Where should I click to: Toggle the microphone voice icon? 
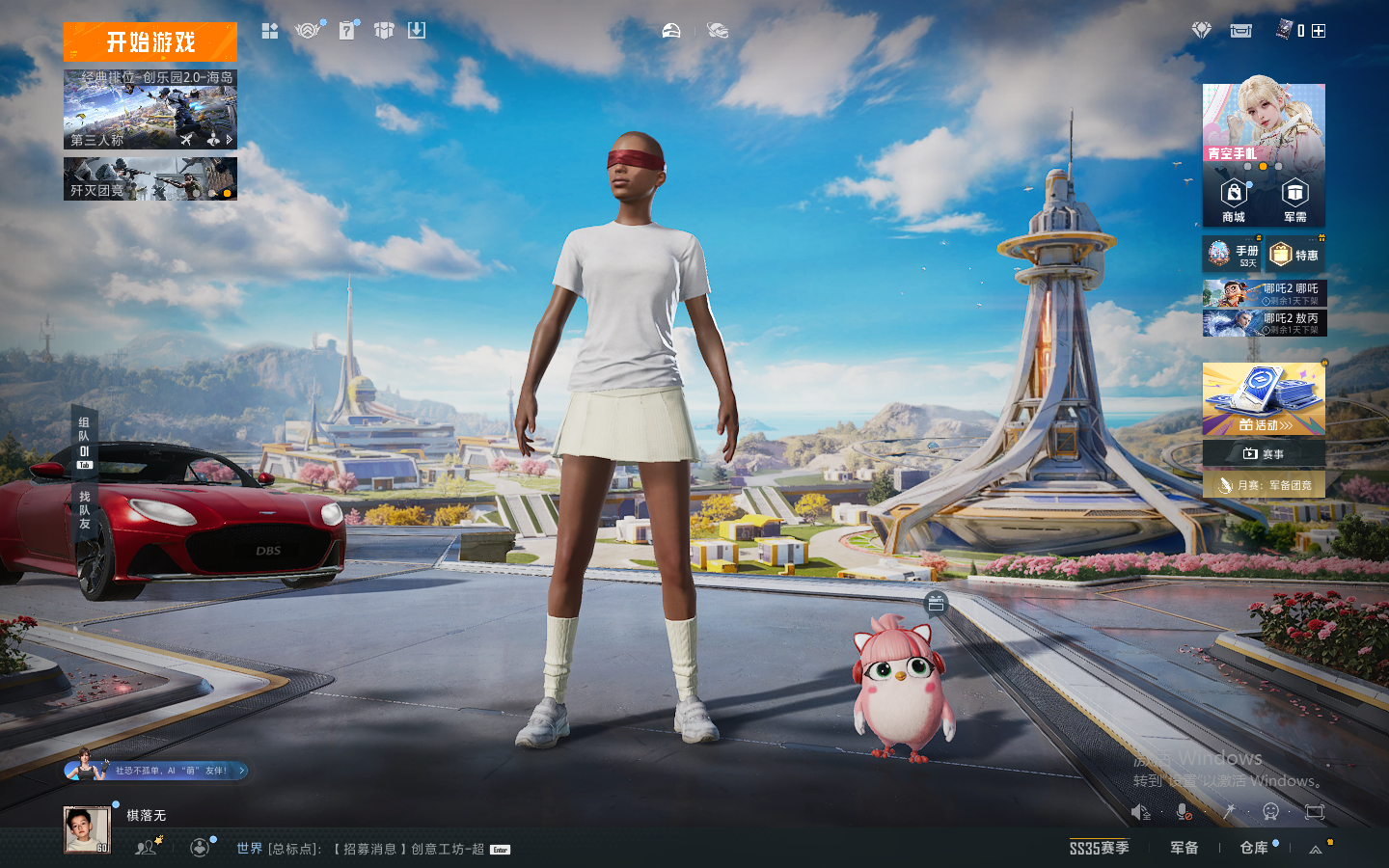(x=1185, y=812)
